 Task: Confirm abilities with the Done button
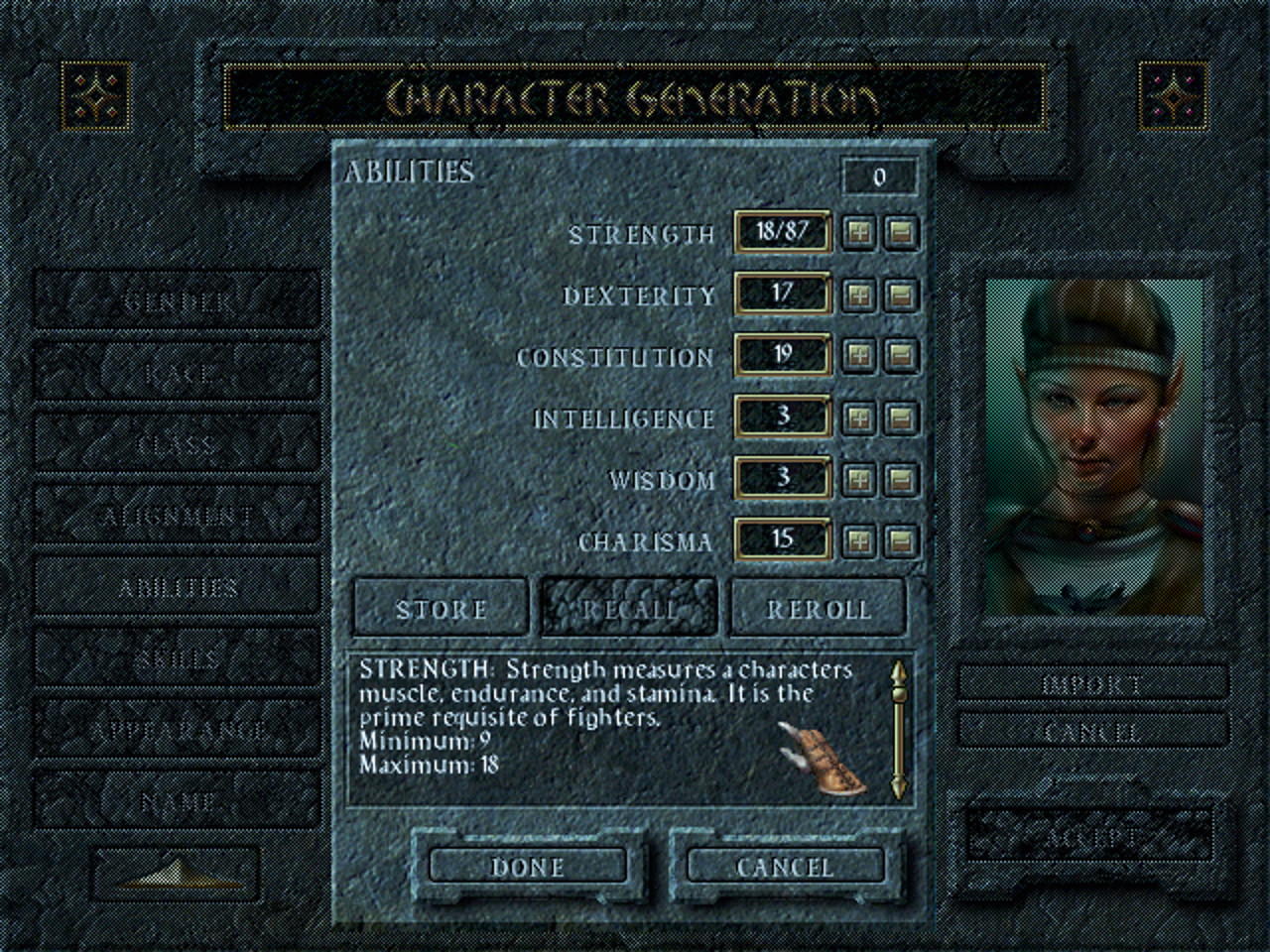528,867
